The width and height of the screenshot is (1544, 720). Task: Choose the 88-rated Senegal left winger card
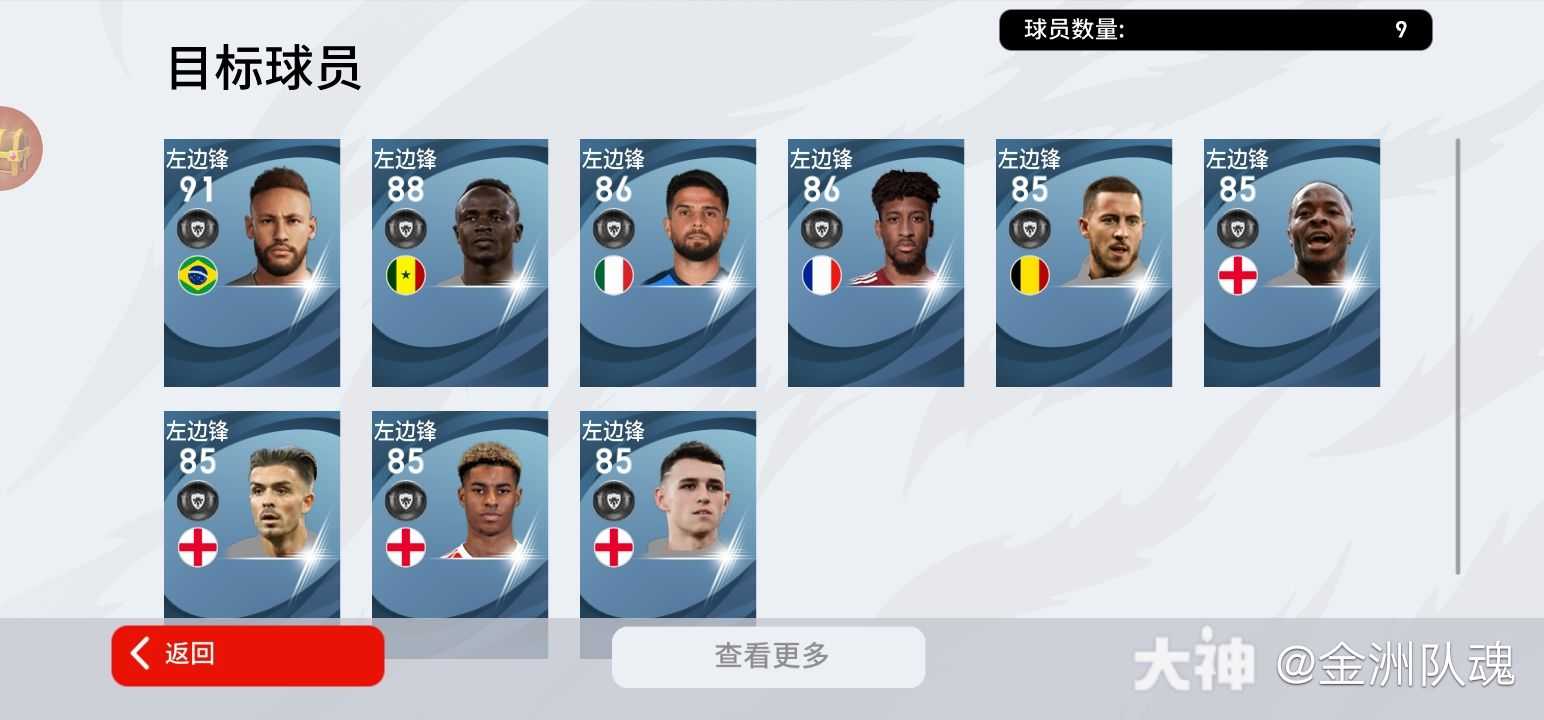point(460,262)
